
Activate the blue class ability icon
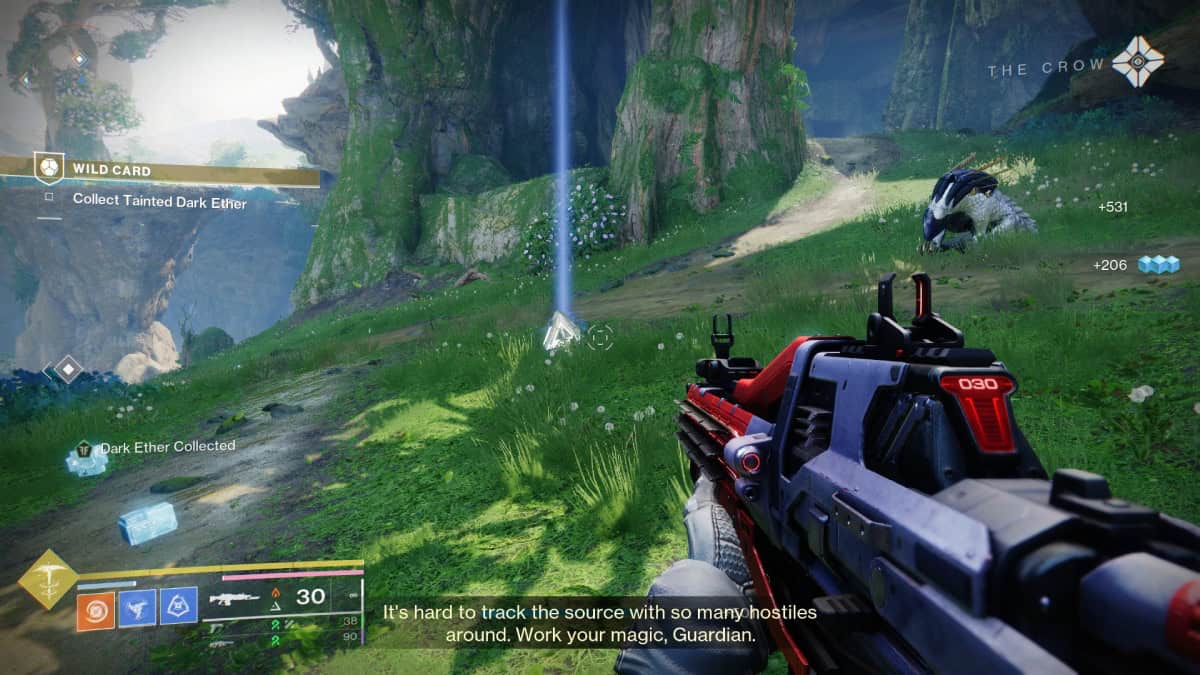pos(179,608)
